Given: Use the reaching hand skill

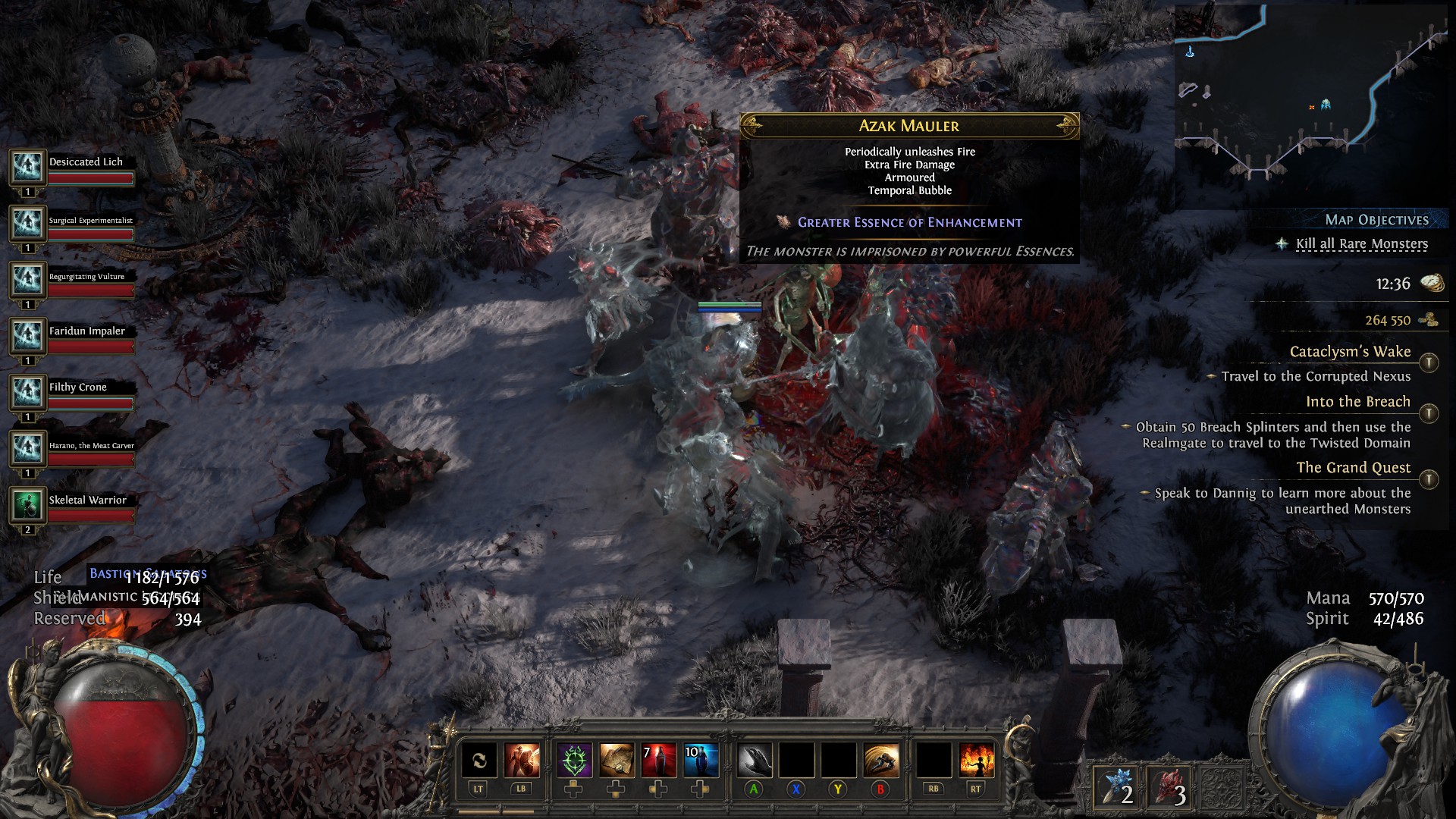Looking at the screenshot, I should point(755,760).
